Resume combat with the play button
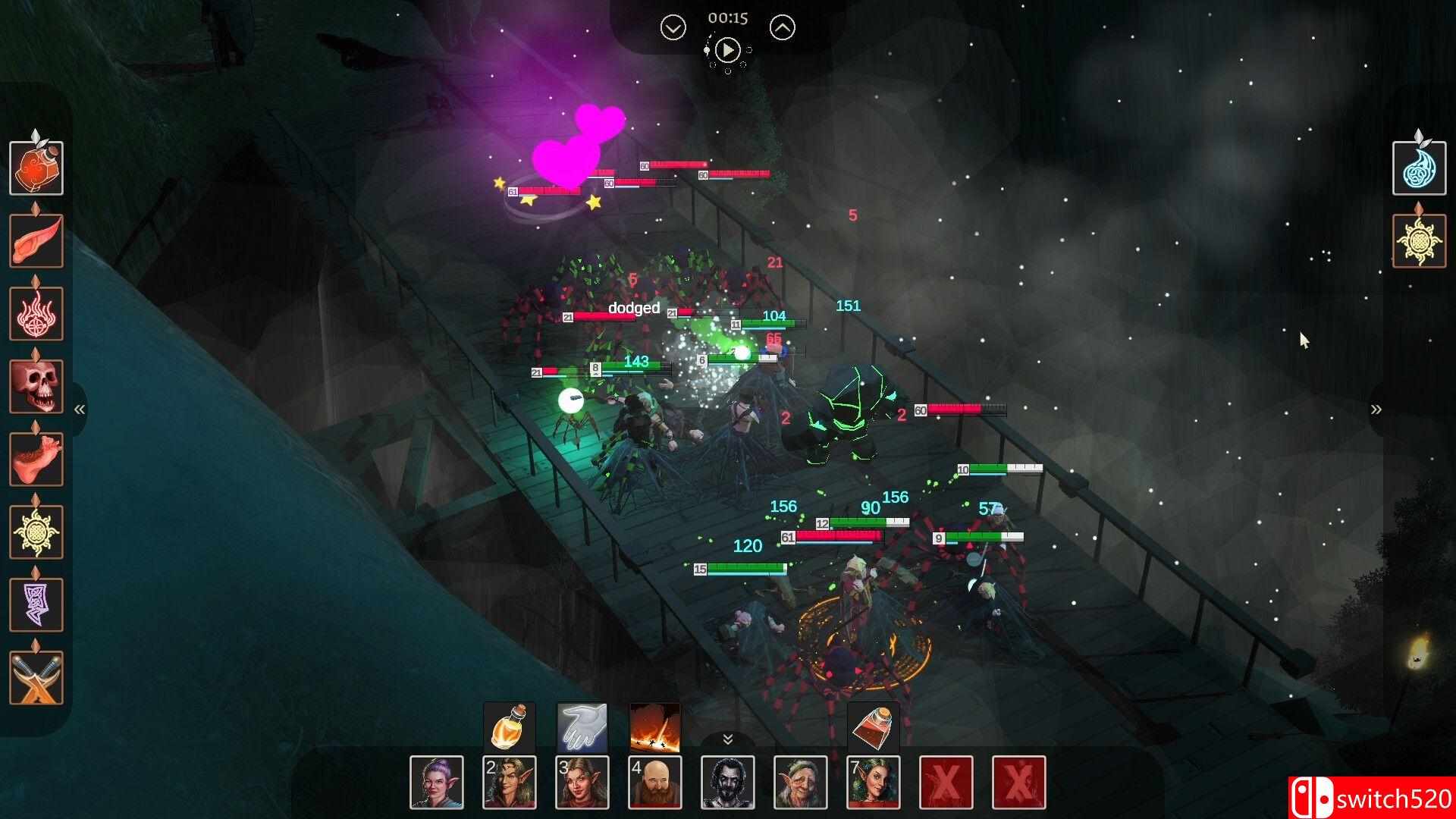 pos(727,51)
